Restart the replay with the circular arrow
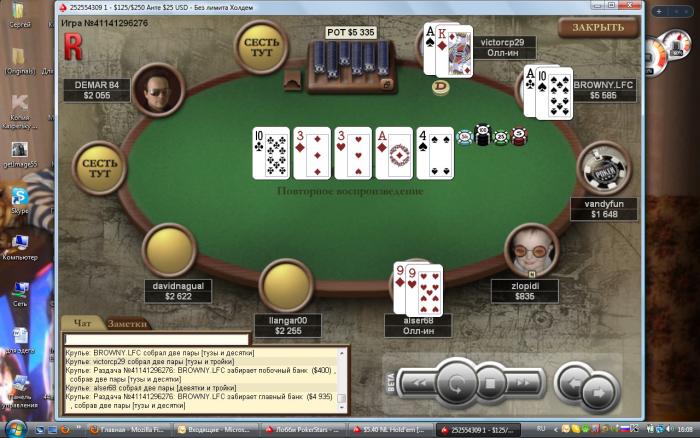This screenshot has width=700, height=438. (456, 381)
